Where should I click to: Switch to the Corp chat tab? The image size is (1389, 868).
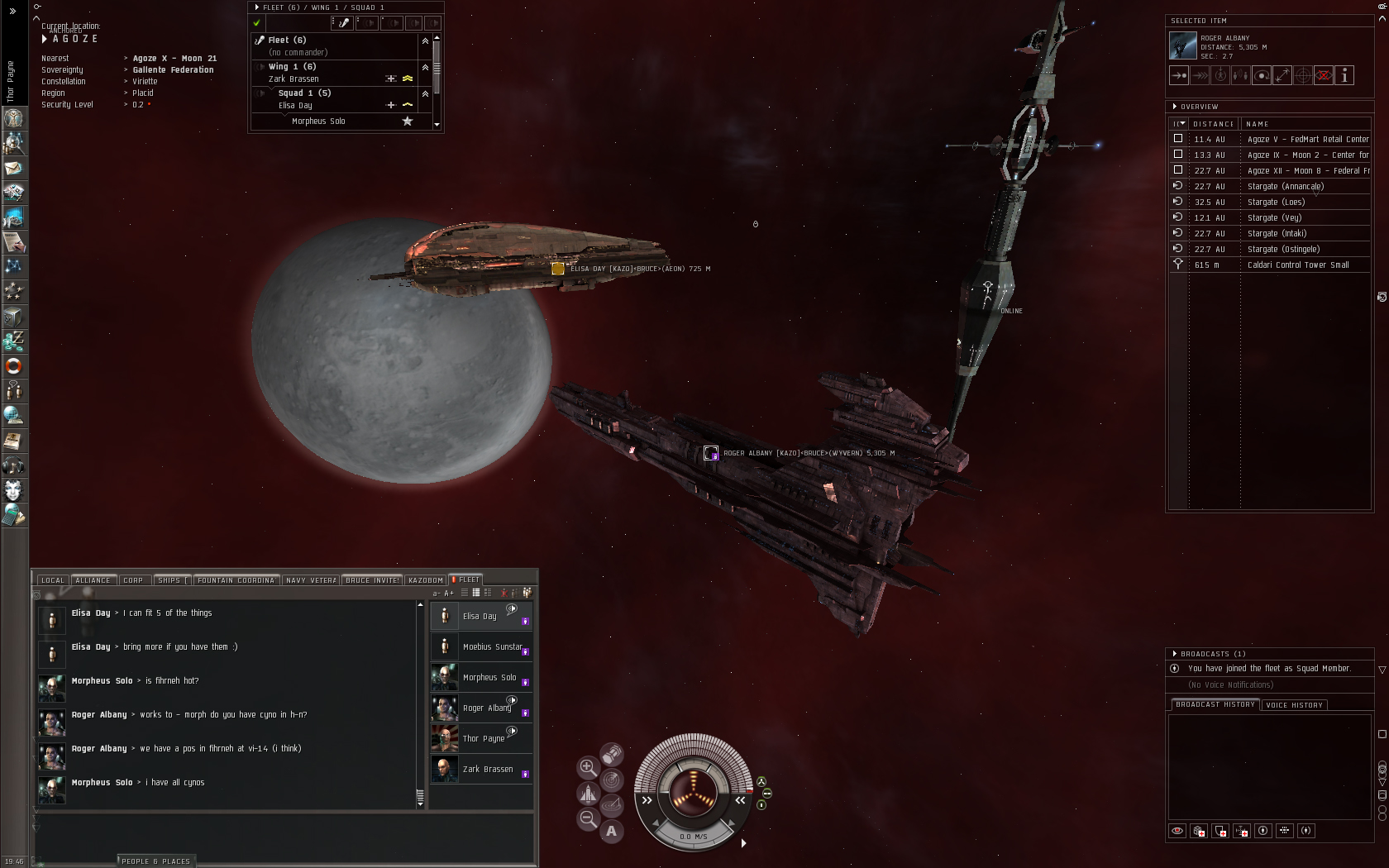tap(133, 580)
